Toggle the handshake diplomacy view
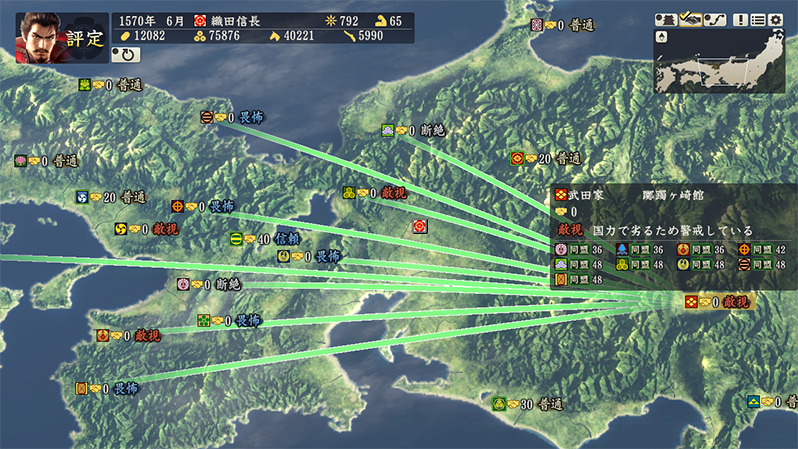 690,19
